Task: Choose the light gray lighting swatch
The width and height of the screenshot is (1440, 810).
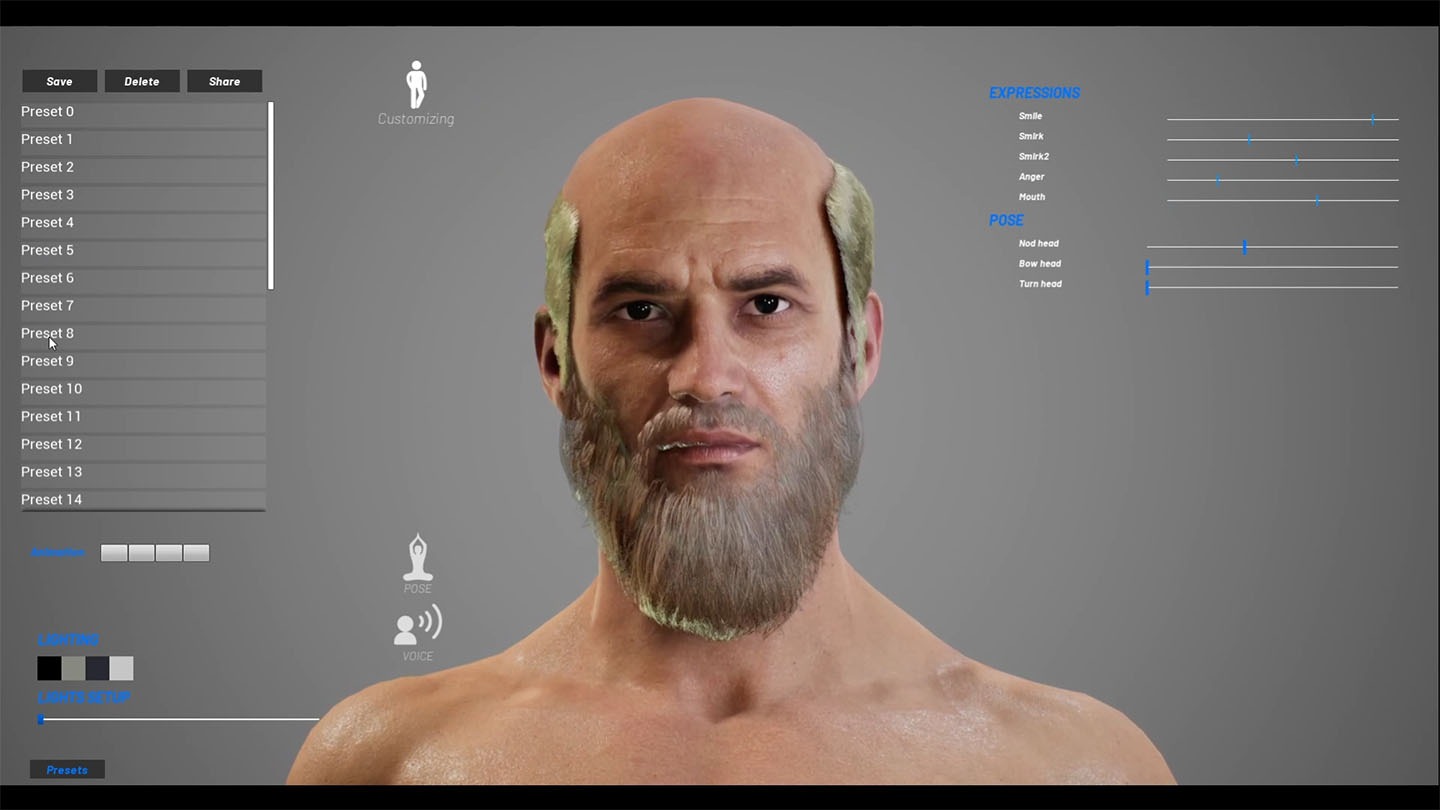Action: pyautogui.click(x=121, y=668)
